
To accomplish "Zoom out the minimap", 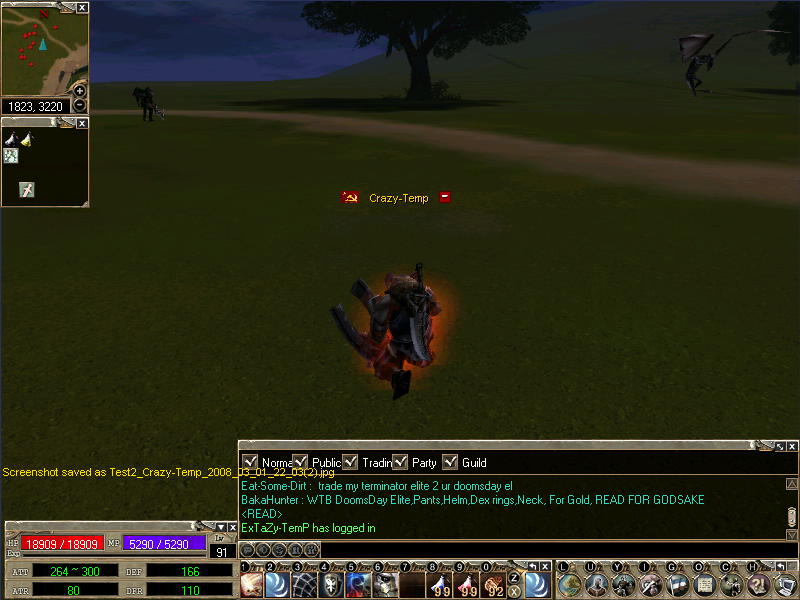I will pyautogui.click(x=80, y=105).
